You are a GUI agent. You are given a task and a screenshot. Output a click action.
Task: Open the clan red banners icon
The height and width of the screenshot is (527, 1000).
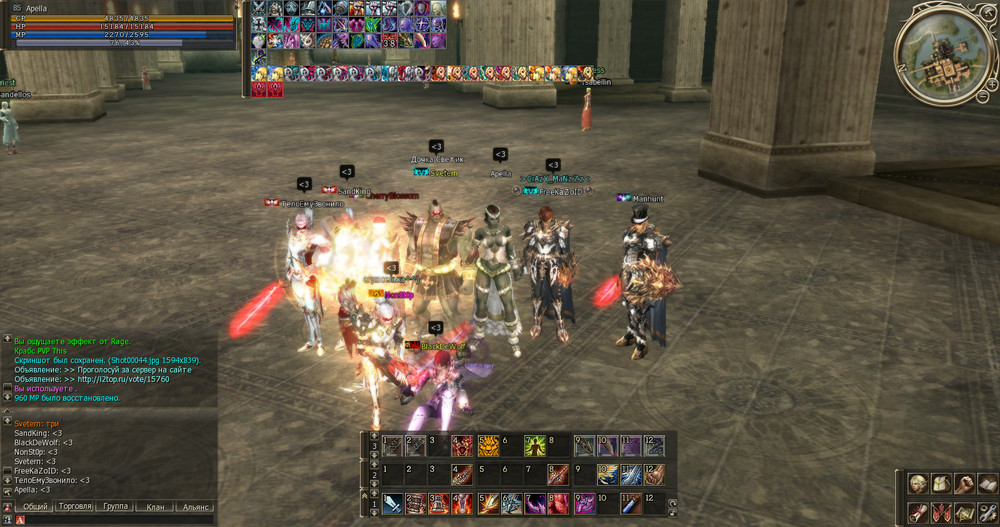click(x=939, y=512)
